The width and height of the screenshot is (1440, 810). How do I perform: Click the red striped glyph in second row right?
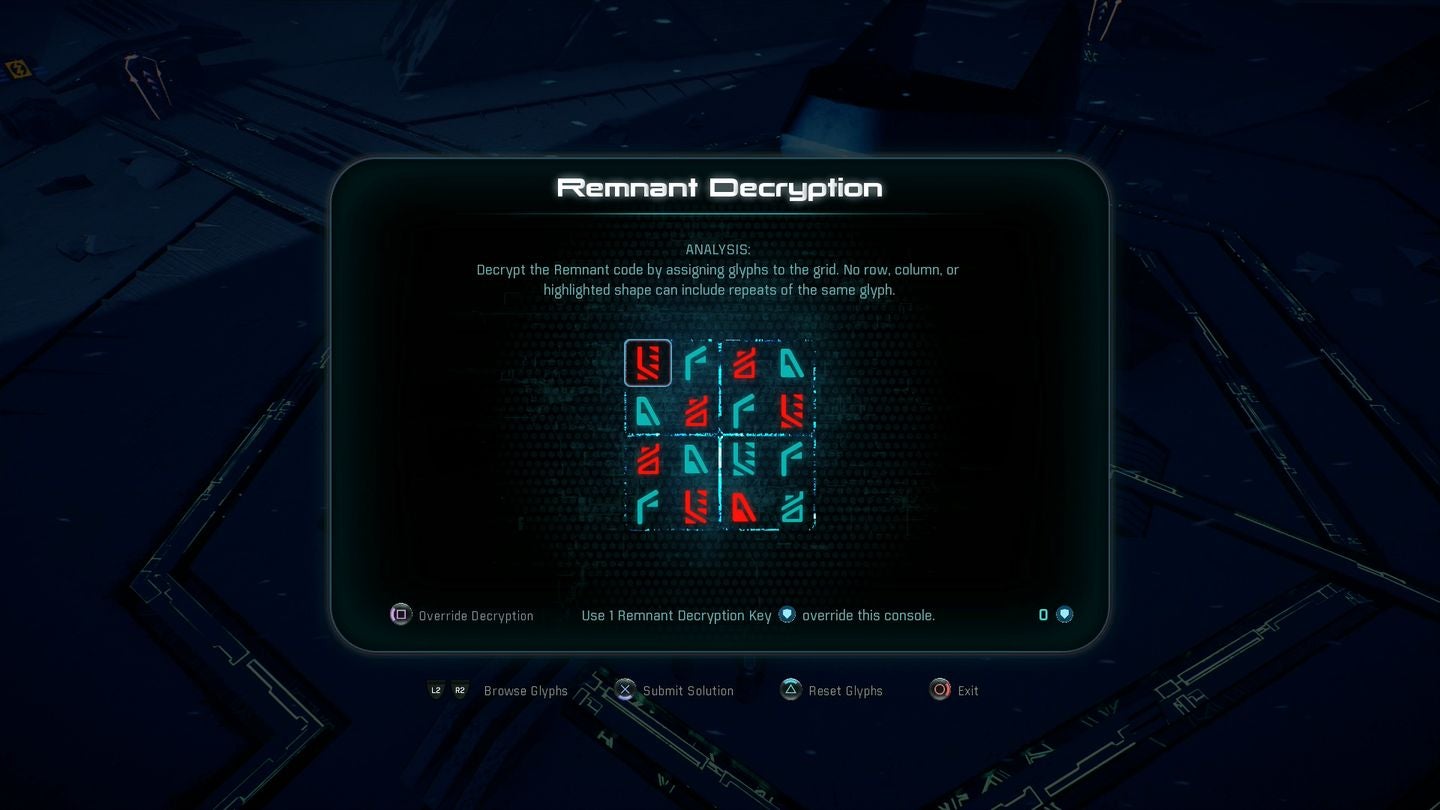click(x=793, y=411)
